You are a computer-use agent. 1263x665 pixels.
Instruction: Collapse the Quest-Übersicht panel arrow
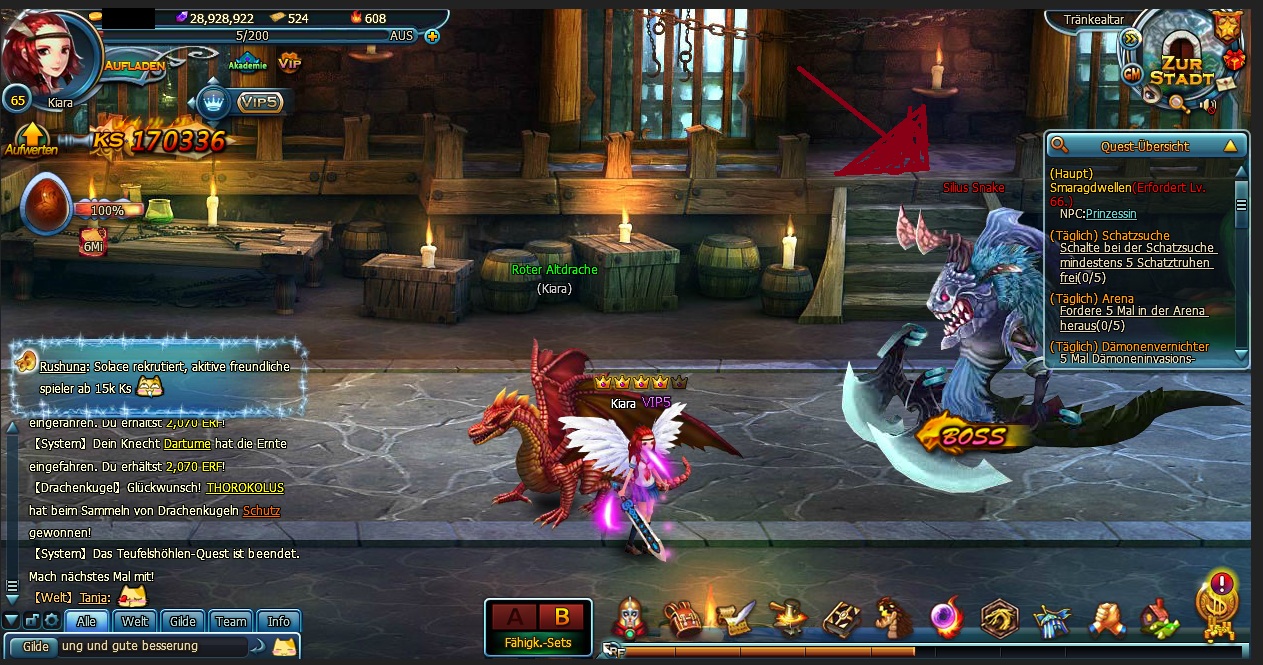point(1230,146)
